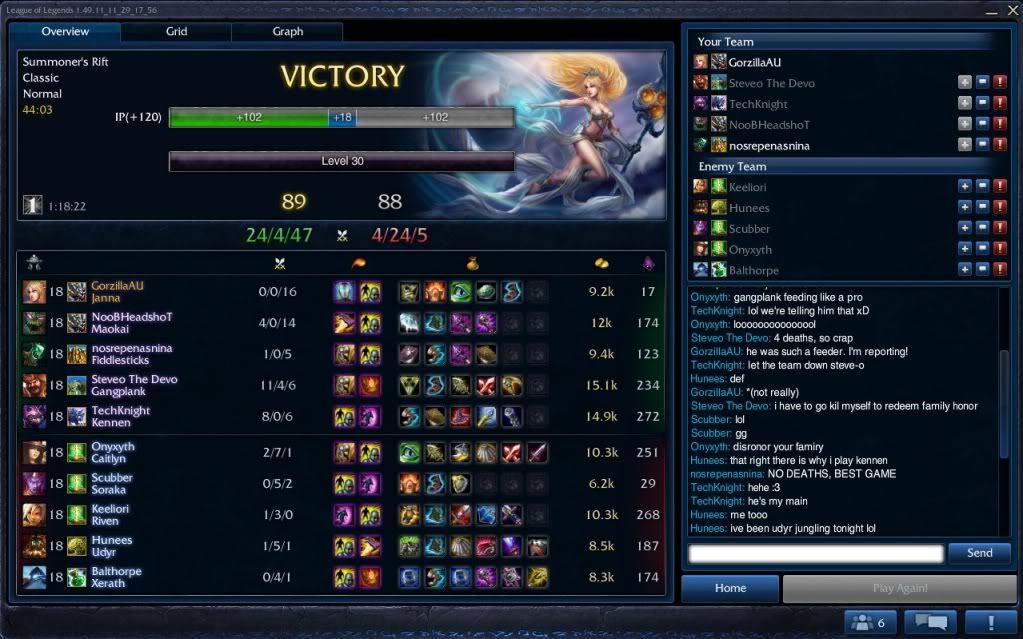Open the chat bubble window
Screen dimensions: 1023x639
coord(930,623)
